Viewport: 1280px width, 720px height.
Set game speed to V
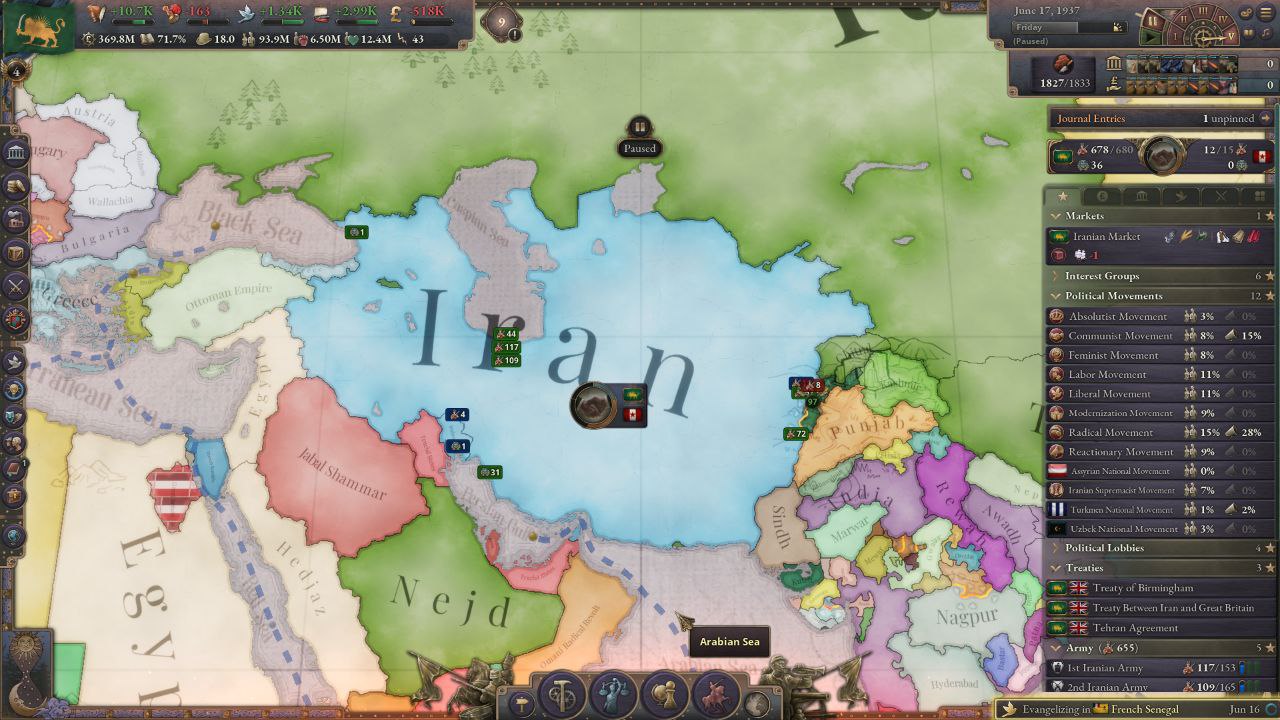coord(1232,35)
